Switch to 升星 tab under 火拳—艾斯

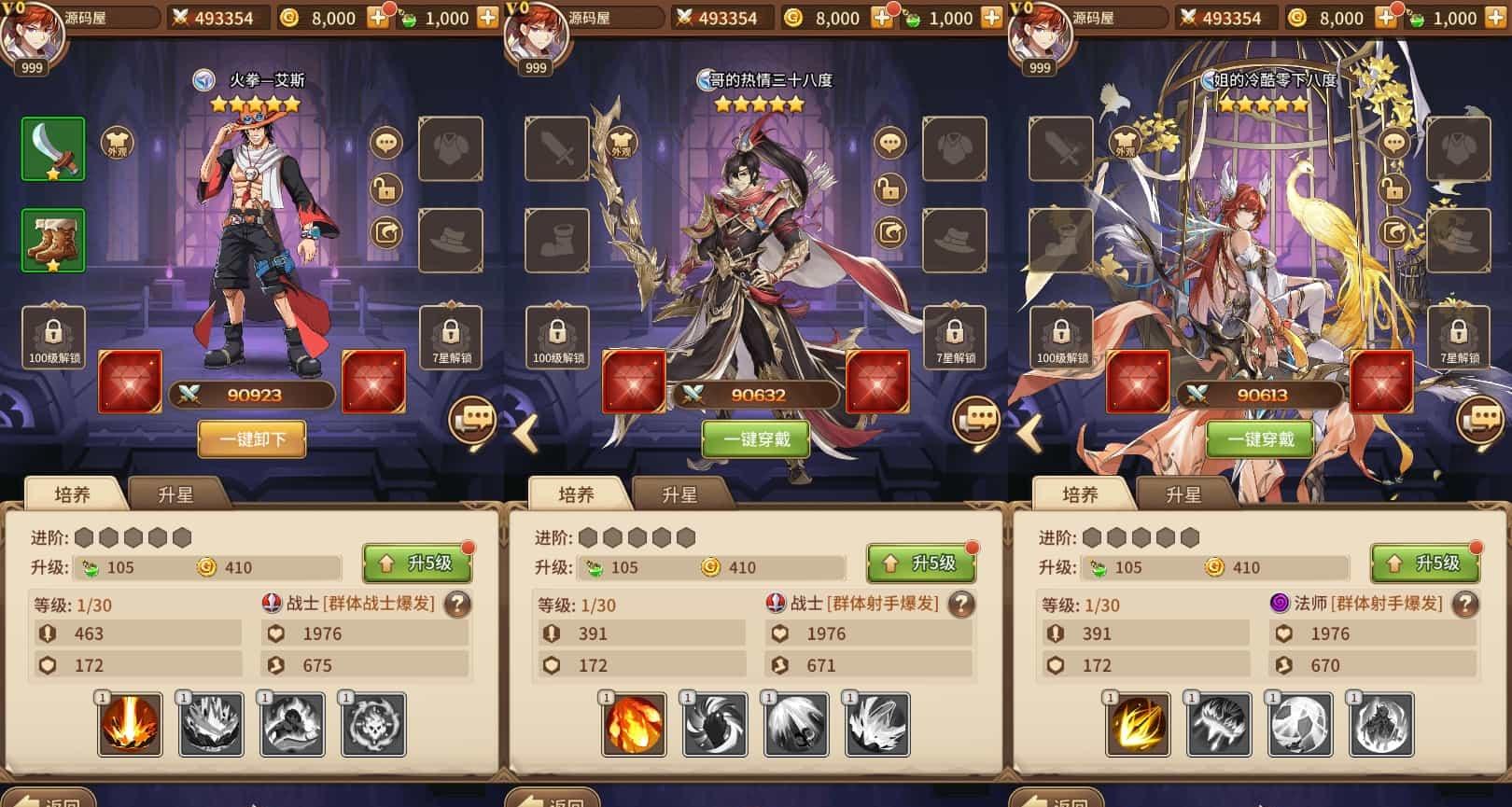tap(175, 494)
